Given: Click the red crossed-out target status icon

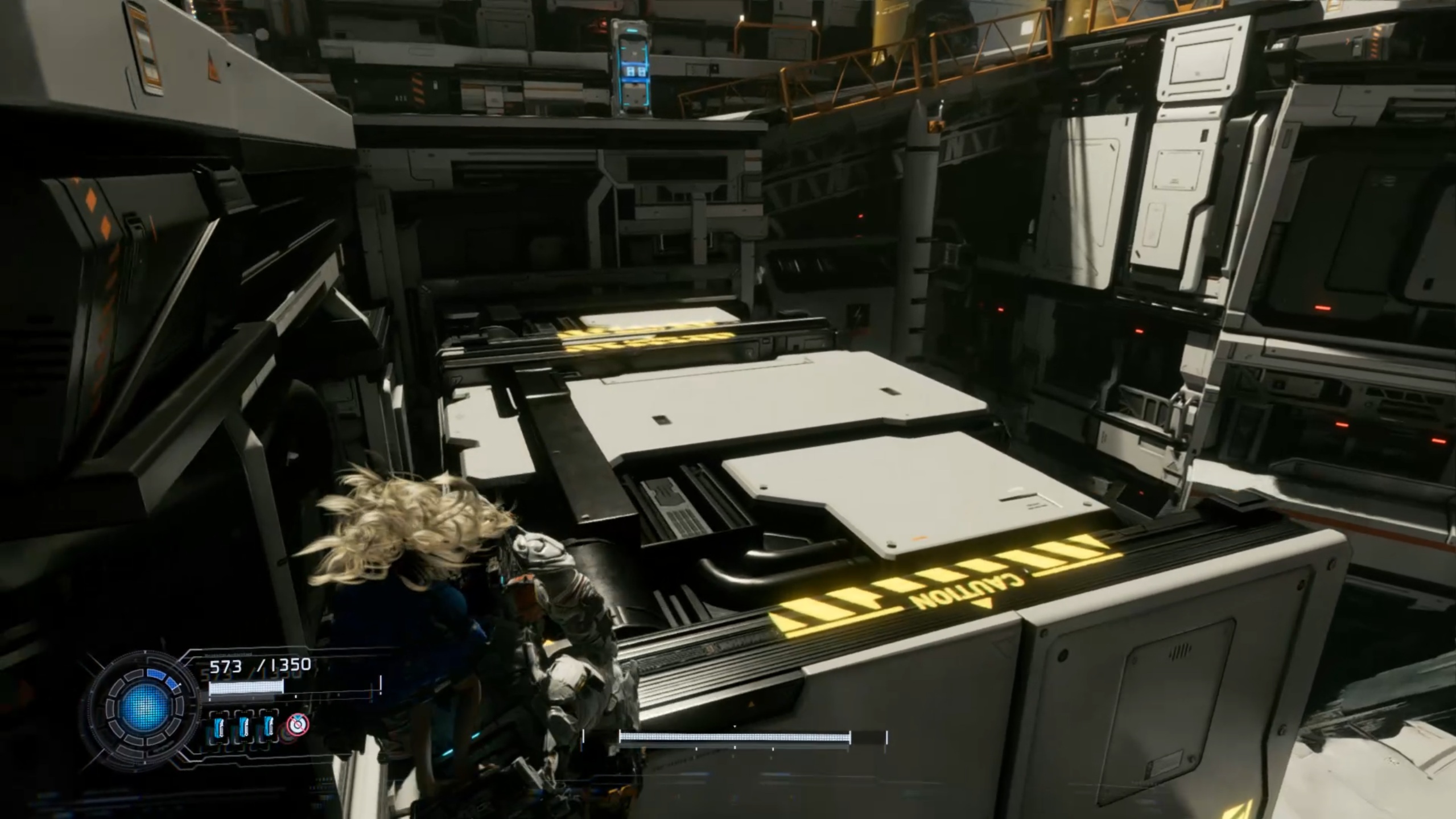Looking at the screenshot, I should pos(297,725).
